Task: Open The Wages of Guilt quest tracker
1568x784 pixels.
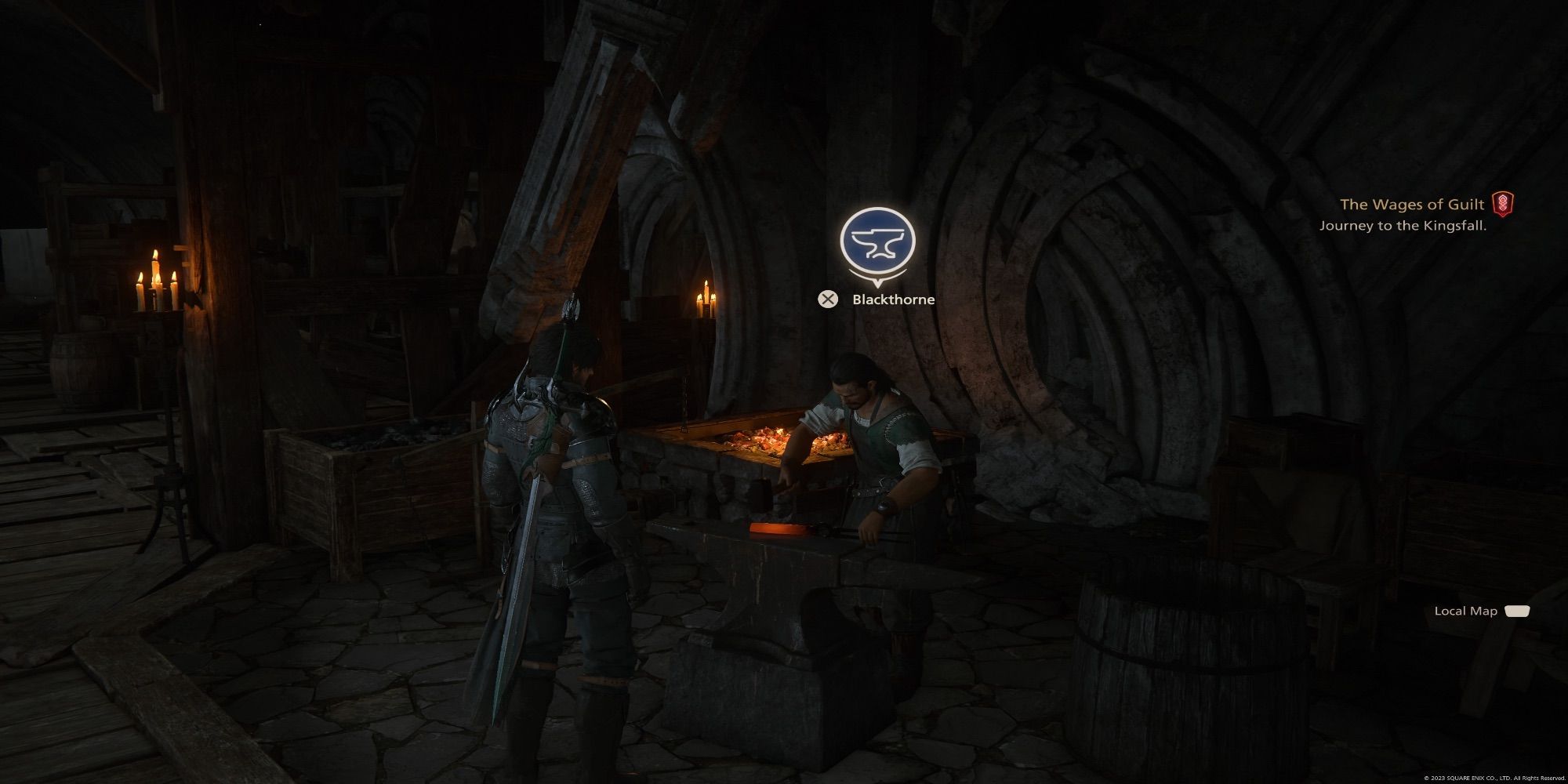Action: point(1412,205)
